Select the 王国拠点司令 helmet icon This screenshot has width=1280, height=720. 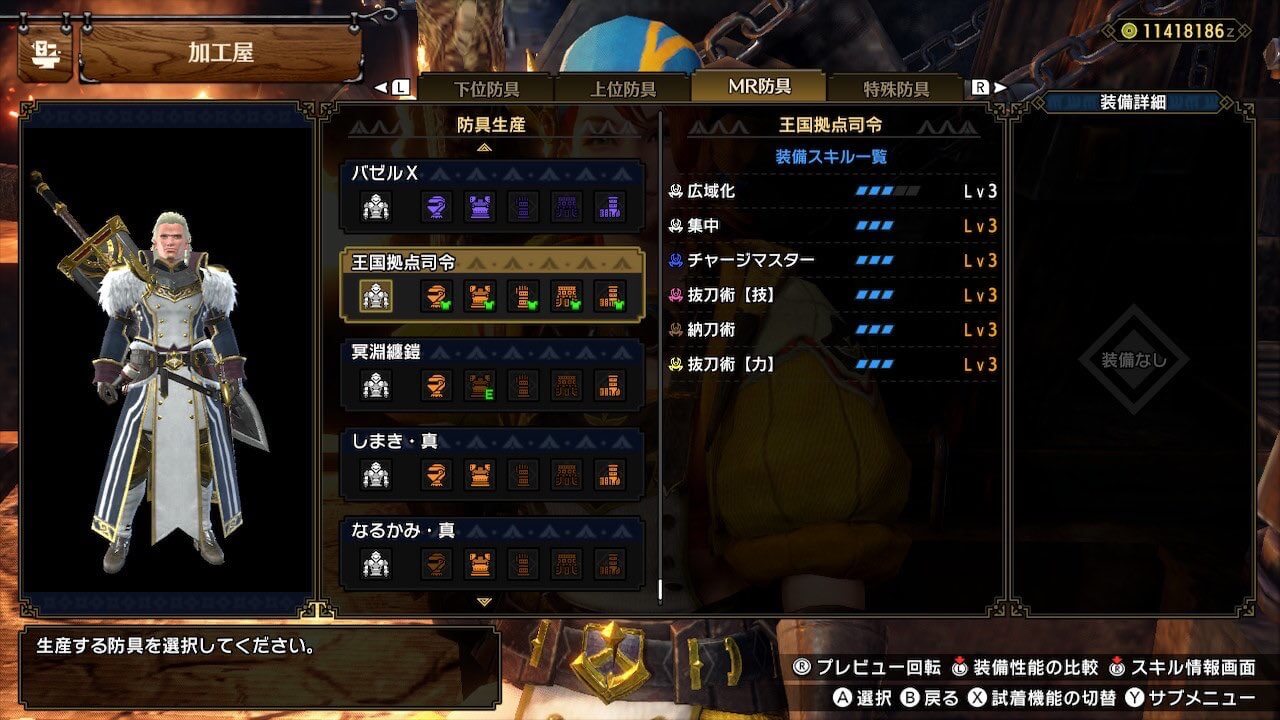pyautogui.click(x=436, y=296)
